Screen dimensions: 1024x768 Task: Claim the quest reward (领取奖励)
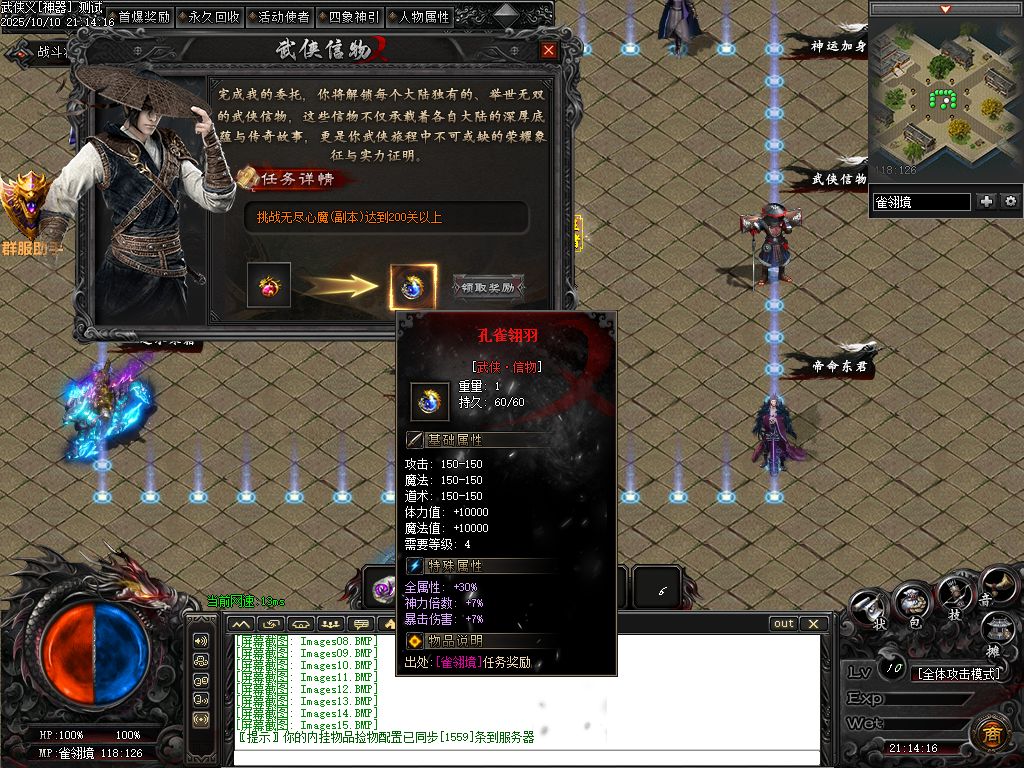(488, 287)
